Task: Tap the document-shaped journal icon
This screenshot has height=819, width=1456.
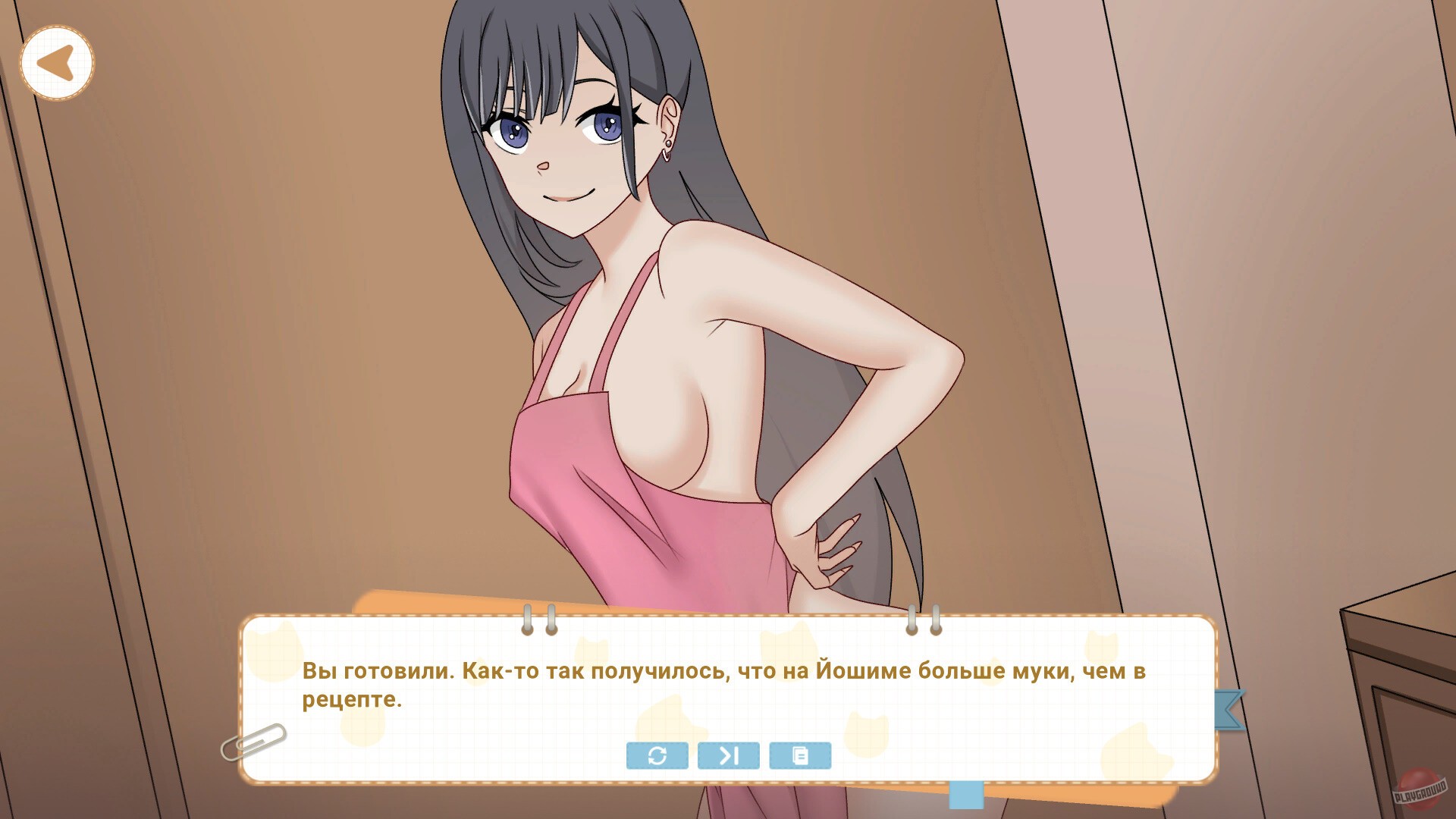Action: [800, 755]
